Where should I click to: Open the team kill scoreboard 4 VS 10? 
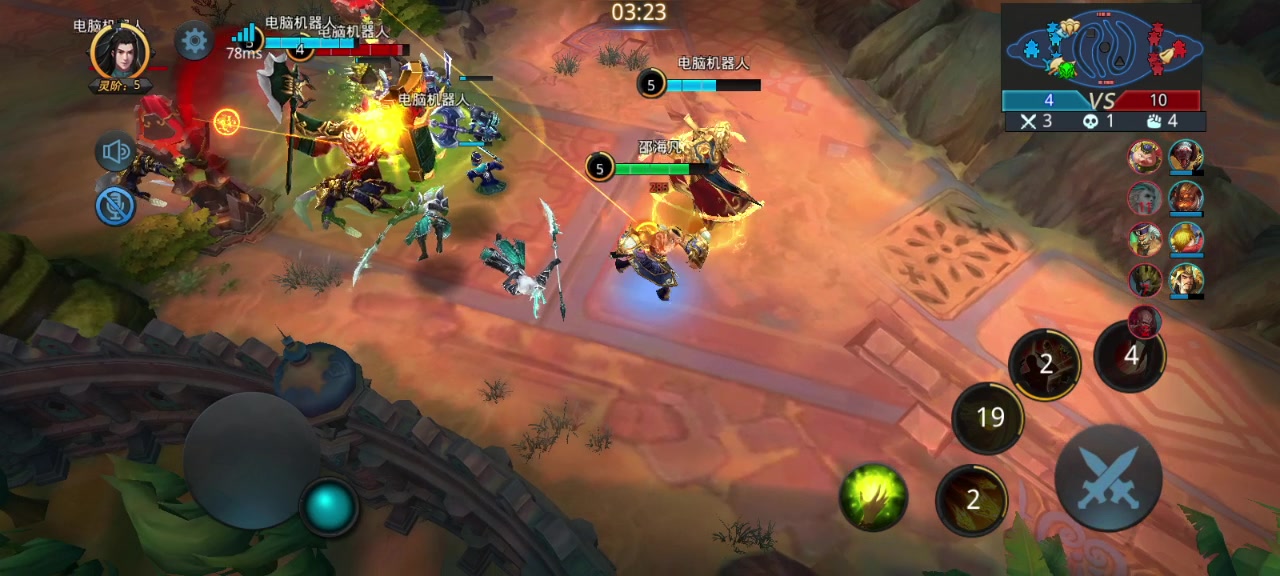click(1100, 100)
